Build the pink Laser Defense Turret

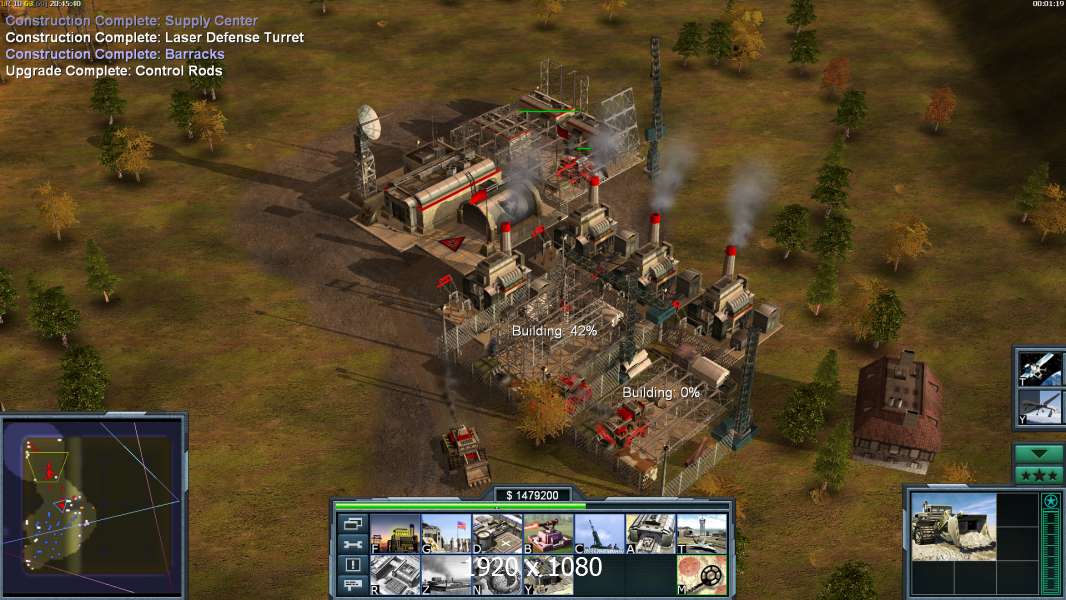tap(548, 534)
